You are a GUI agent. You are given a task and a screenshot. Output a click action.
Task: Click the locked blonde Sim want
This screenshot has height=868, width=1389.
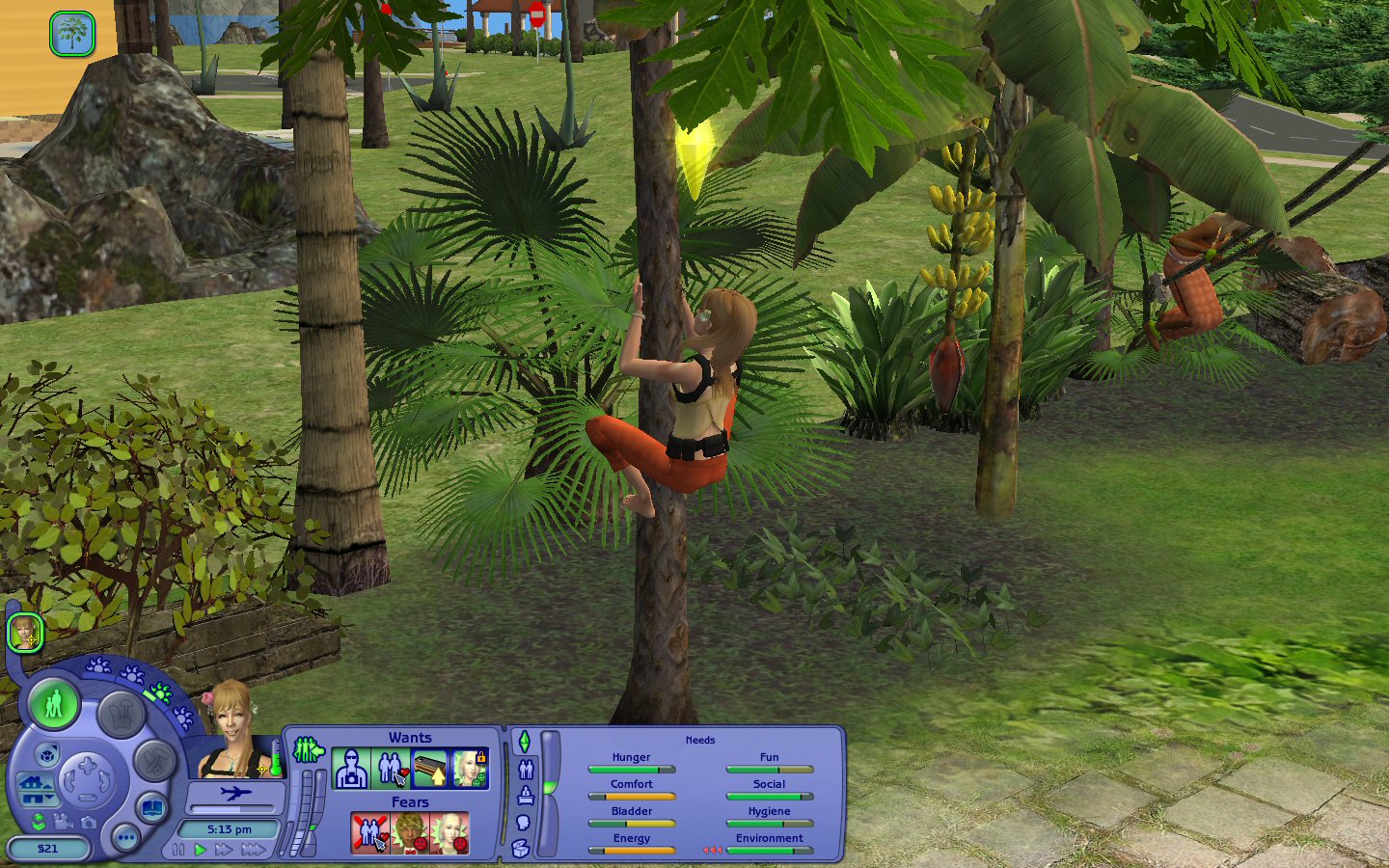point(469,769)
